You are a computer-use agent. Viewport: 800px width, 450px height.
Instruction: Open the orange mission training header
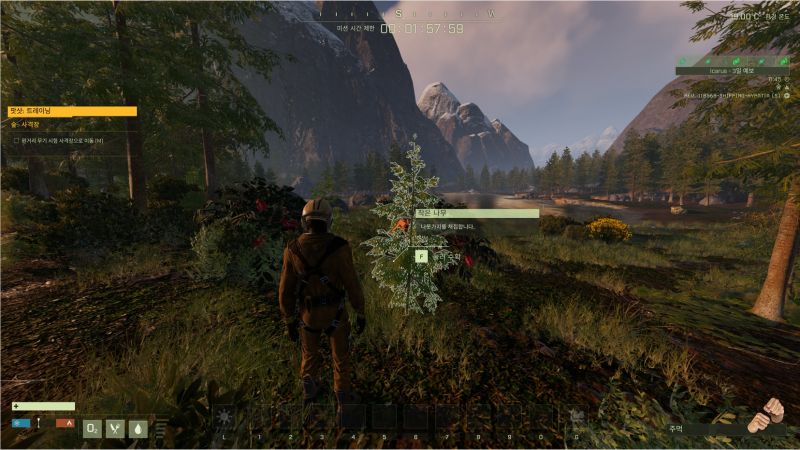coord(72,112)
